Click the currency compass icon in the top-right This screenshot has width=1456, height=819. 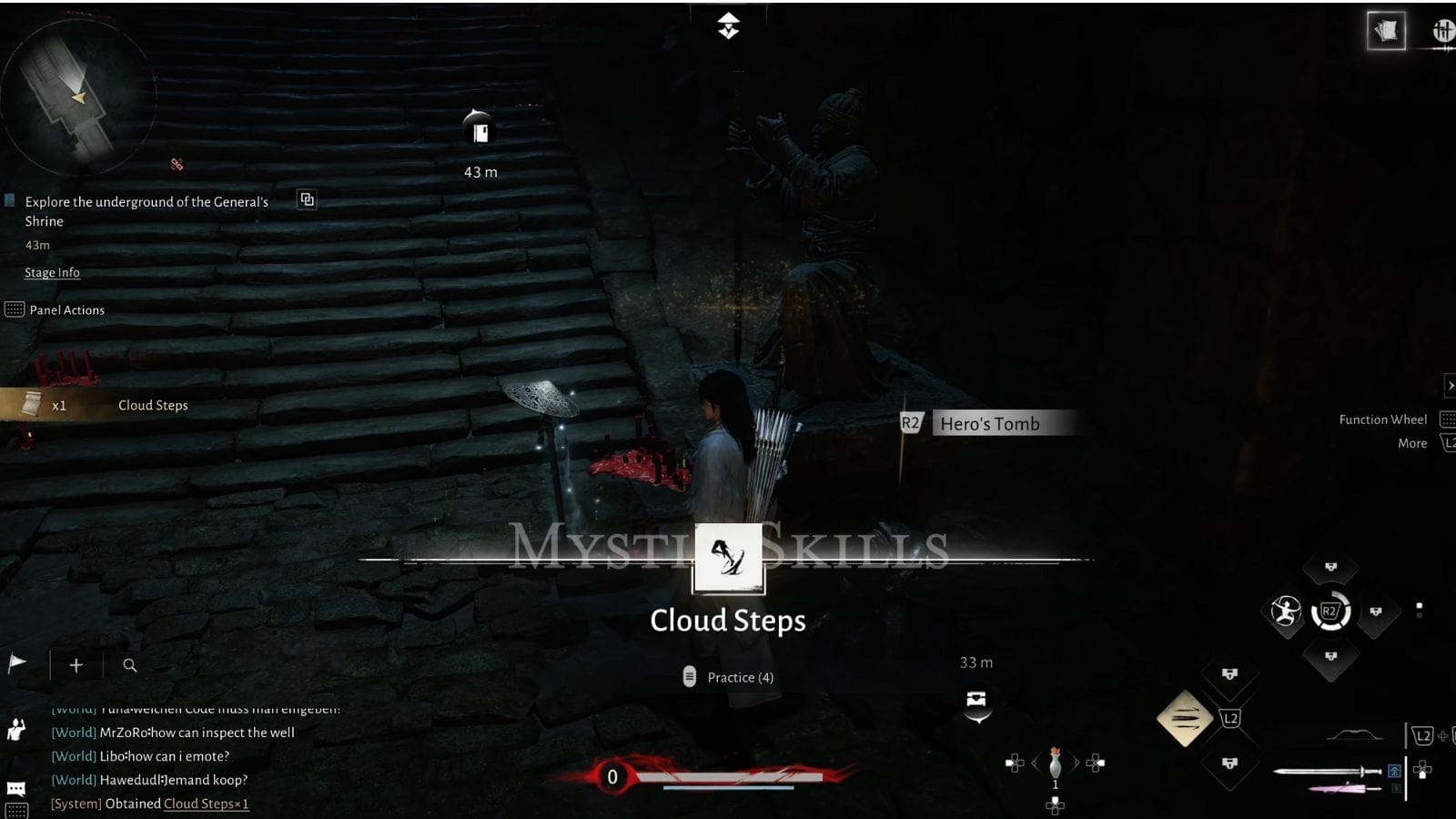pos(1442,30)
